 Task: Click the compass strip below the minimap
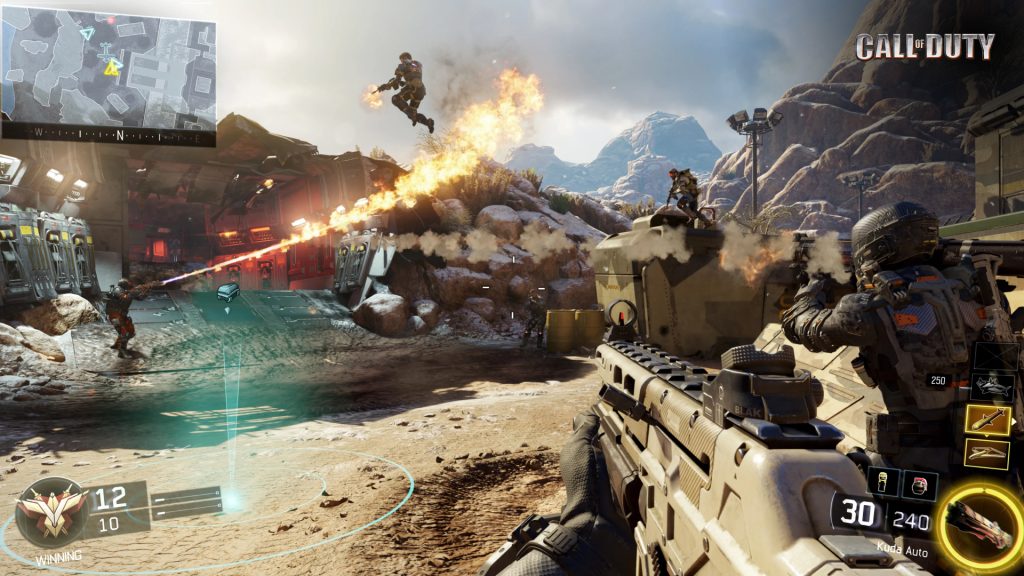coord(108,133)
